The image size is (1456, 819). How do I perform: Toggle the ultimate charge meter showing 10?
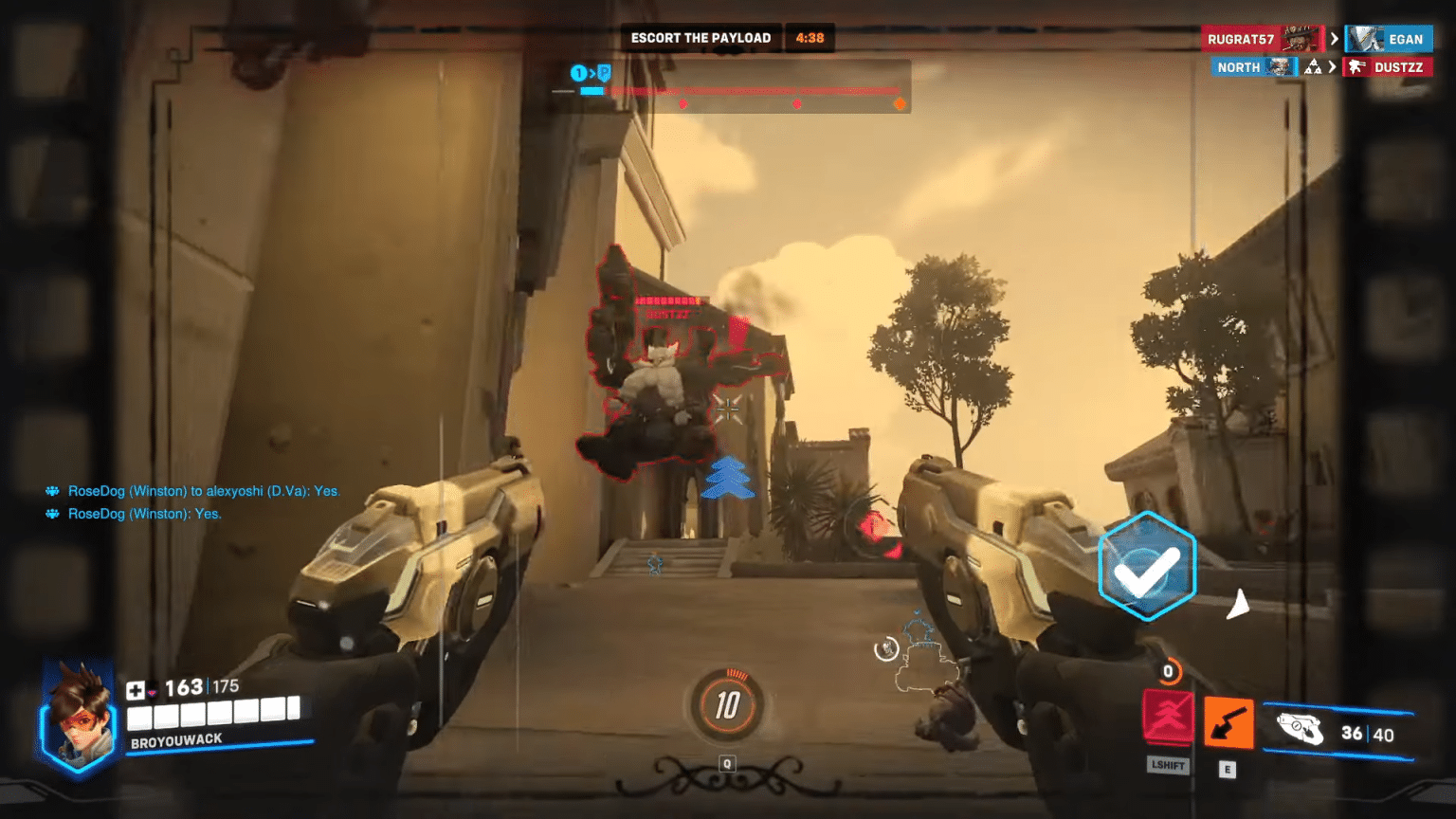tap(727, 705)
